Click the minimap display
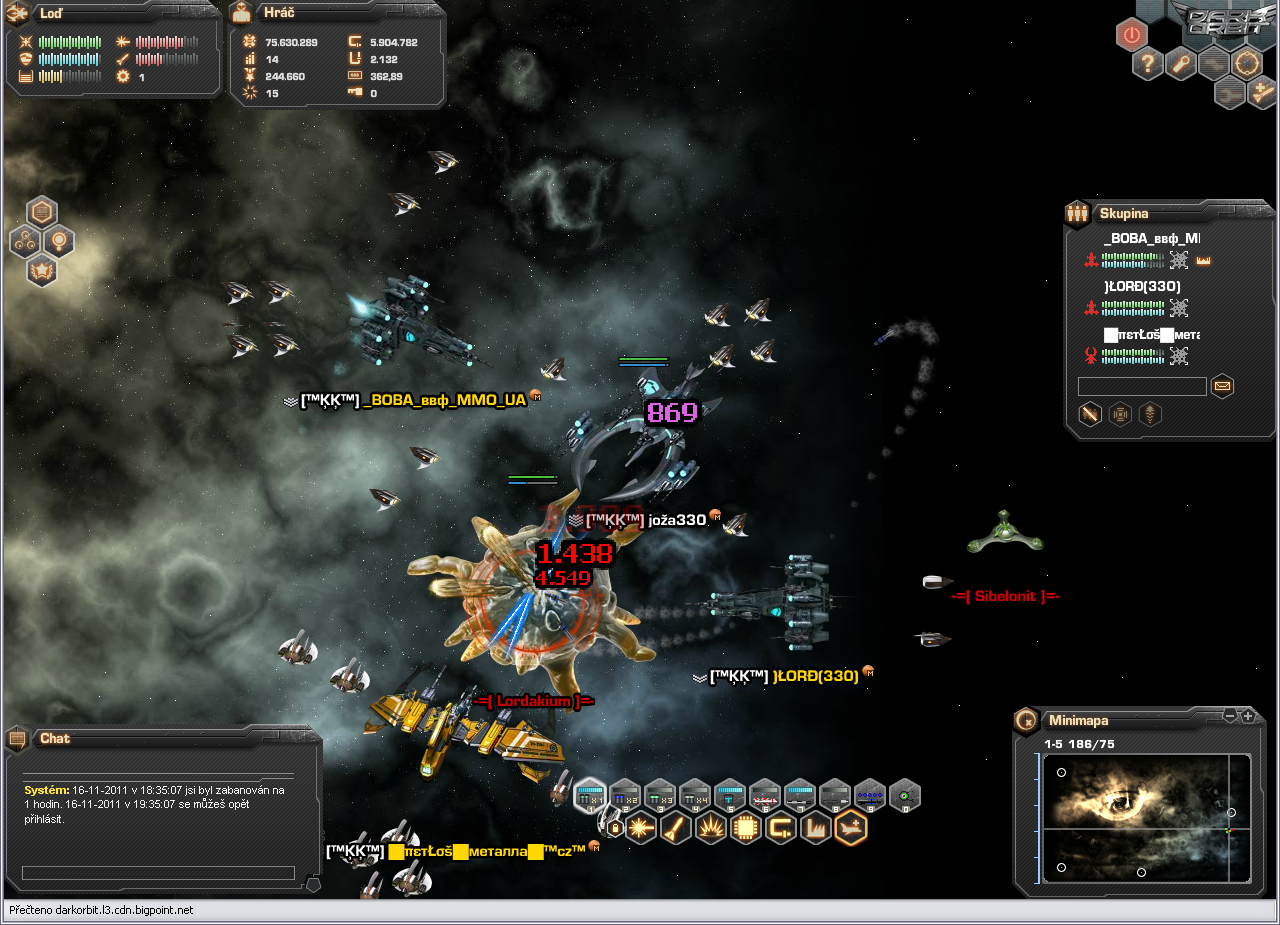This screenshot has height=925, width=1280. click(x=1146, y=818)
